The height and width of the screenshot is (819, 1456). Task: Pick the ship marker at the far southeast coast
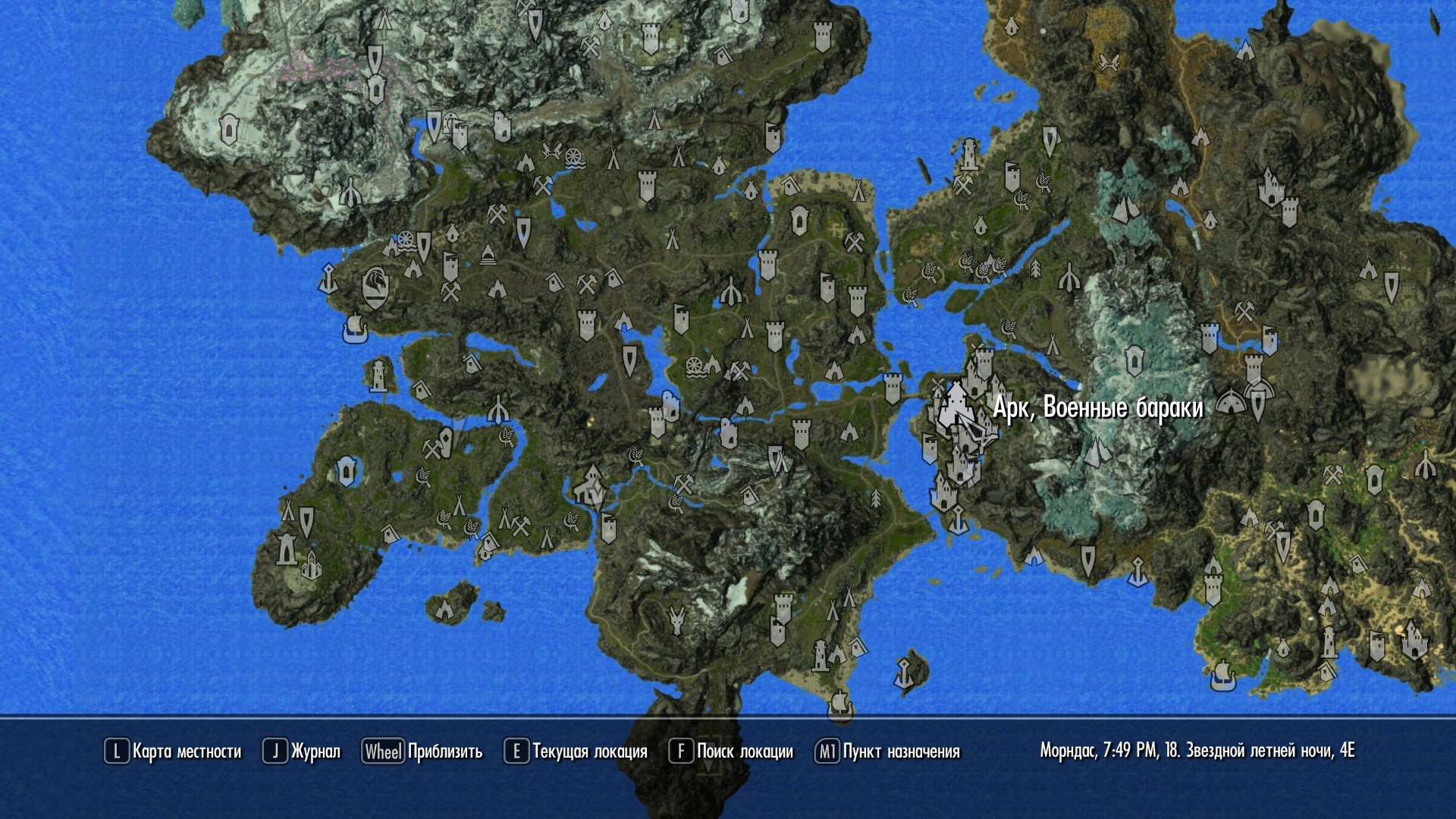[1221, 674]
